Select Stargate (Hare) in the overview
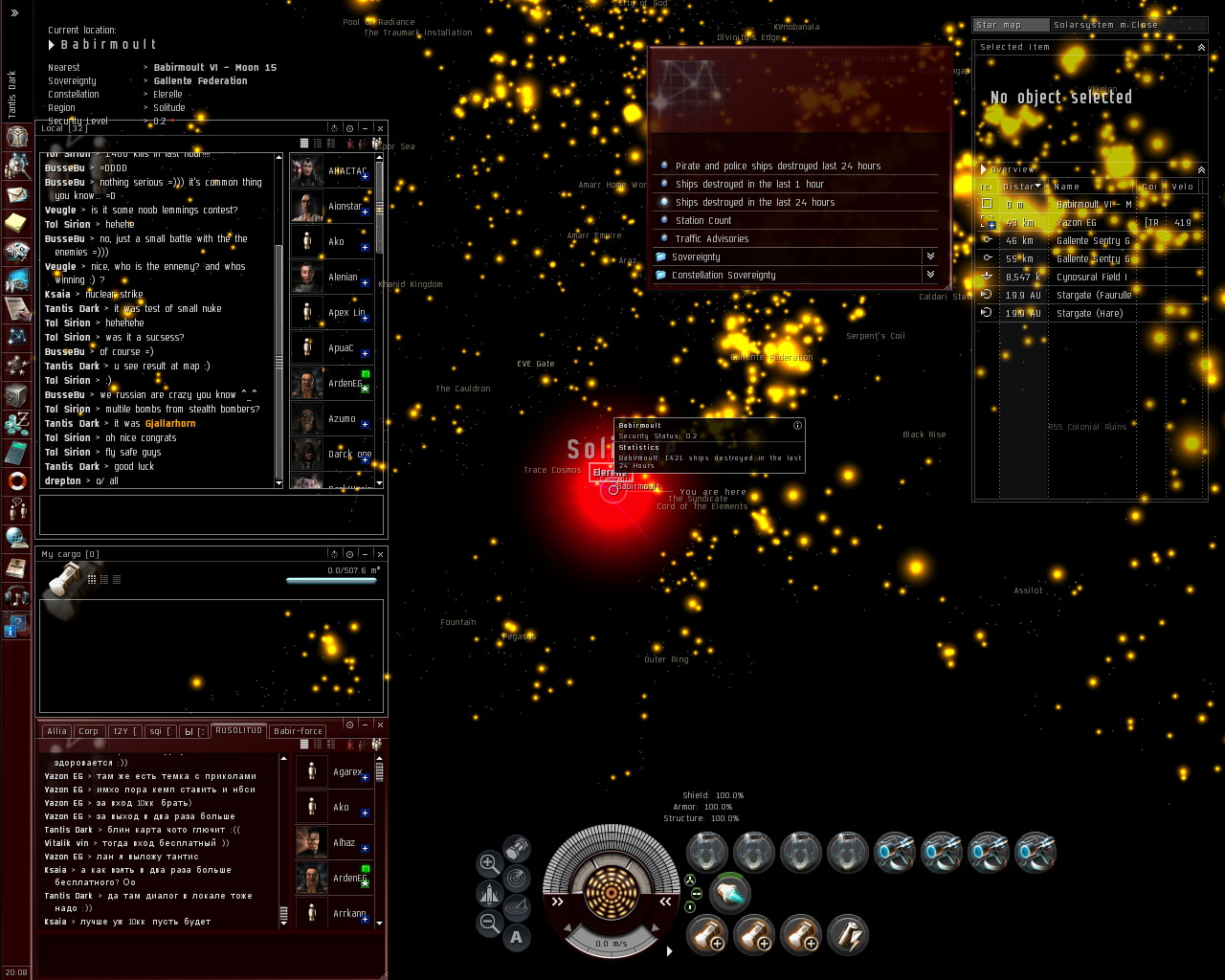 [1089, 314]
